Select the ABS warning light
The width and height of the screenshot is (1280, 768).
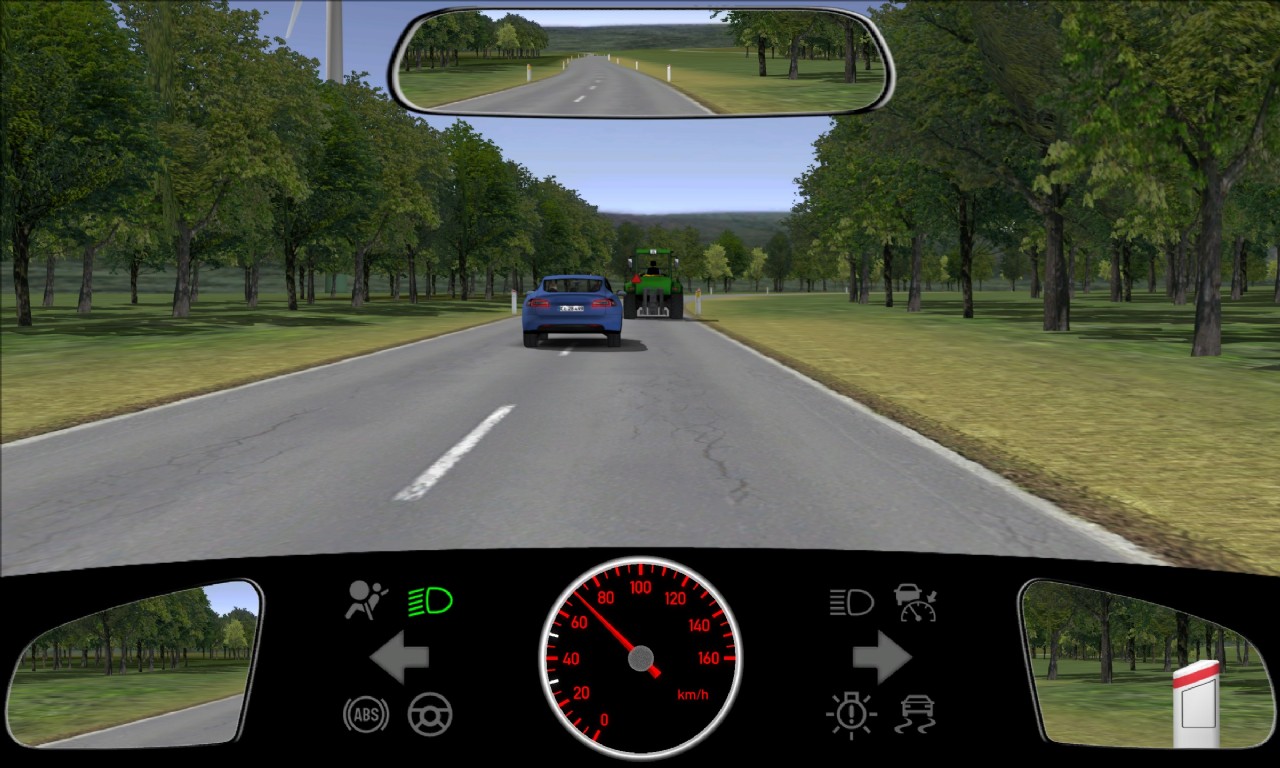coord(365,714)
